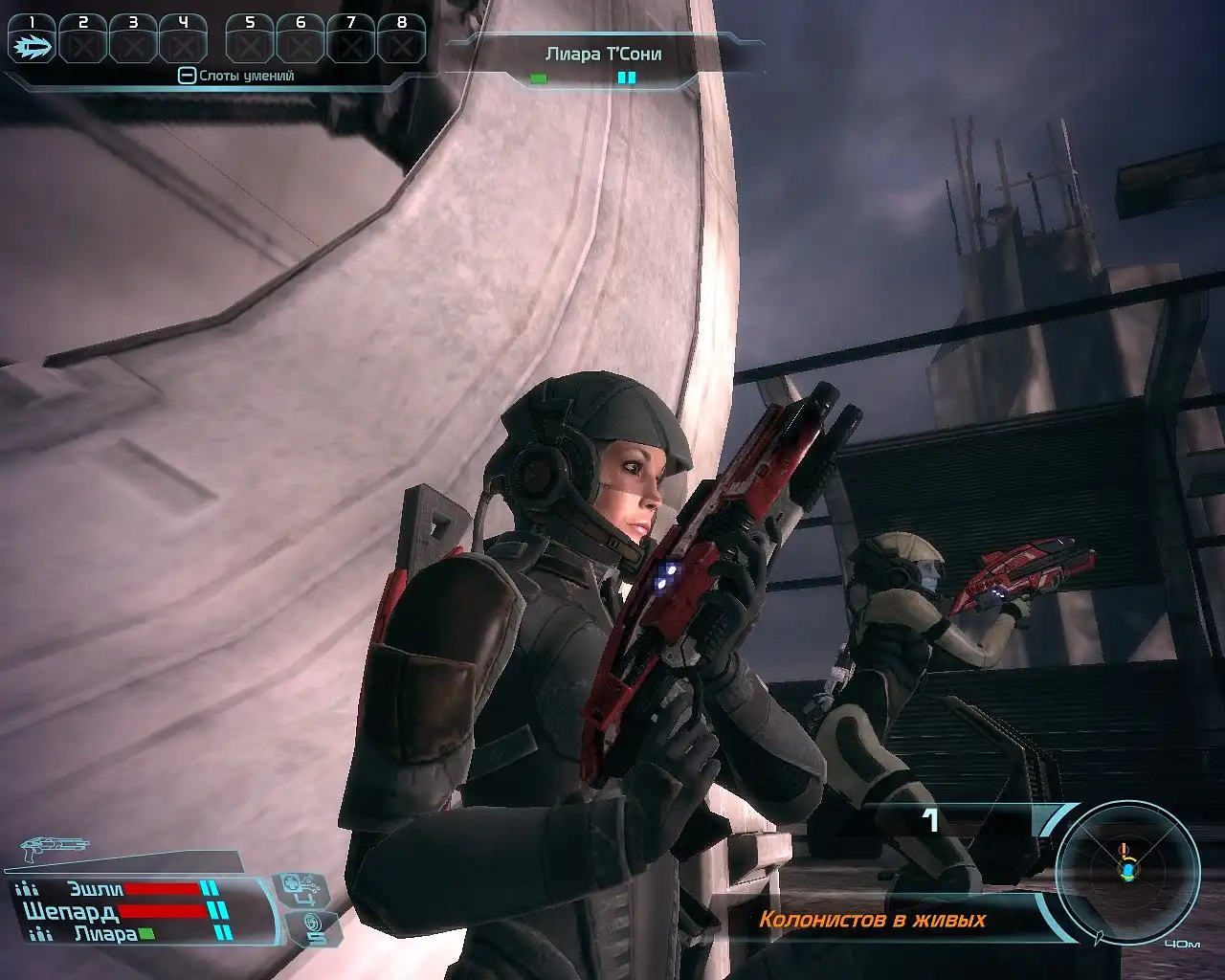Collapse the "Слоты умений" ability bar

(188, 76)
